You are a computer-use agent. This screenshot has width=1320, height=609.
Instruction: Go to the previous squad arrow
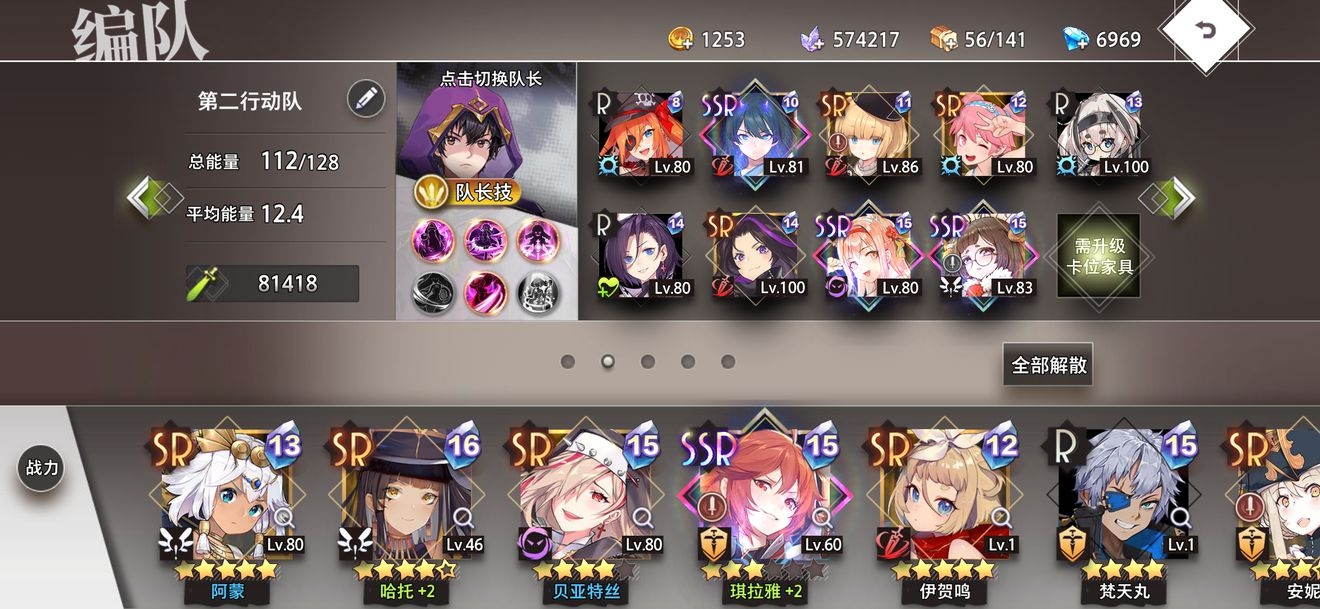(x=146, y=197)
